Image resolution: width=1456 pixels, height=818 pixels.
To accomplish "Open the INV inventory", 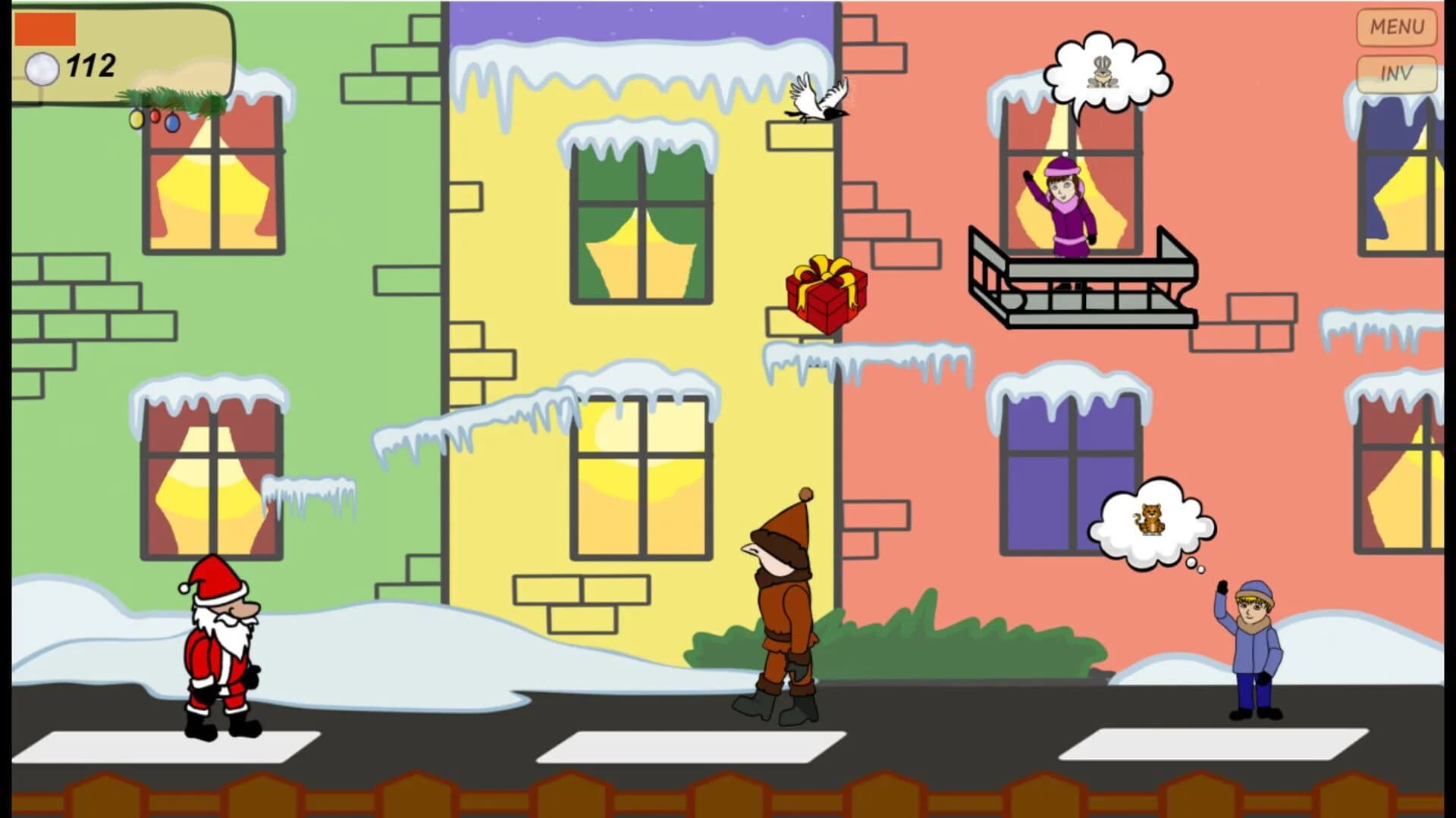I will 1395,73.
